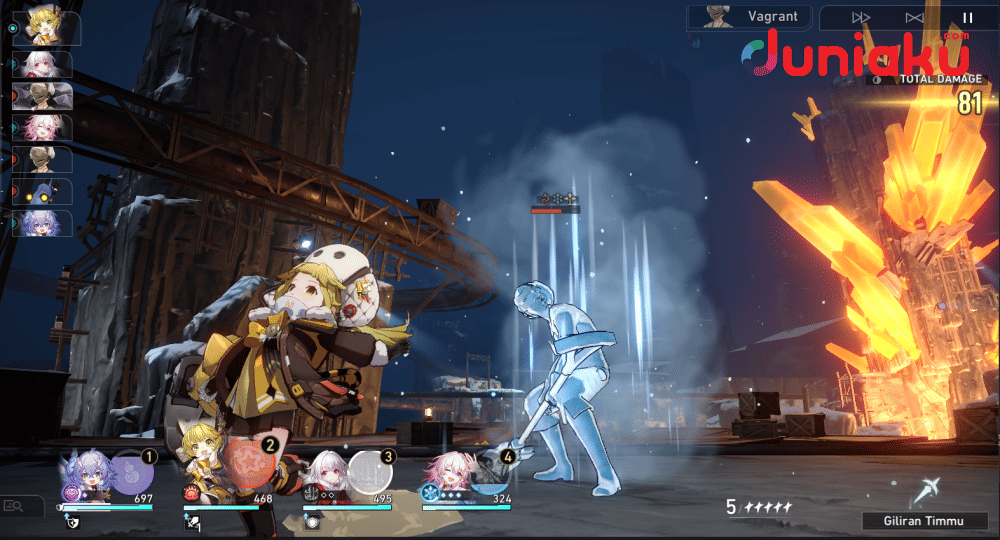1000x540 pixels.
Task: Select purple-haired girl in turn order list
Action: 43,223
